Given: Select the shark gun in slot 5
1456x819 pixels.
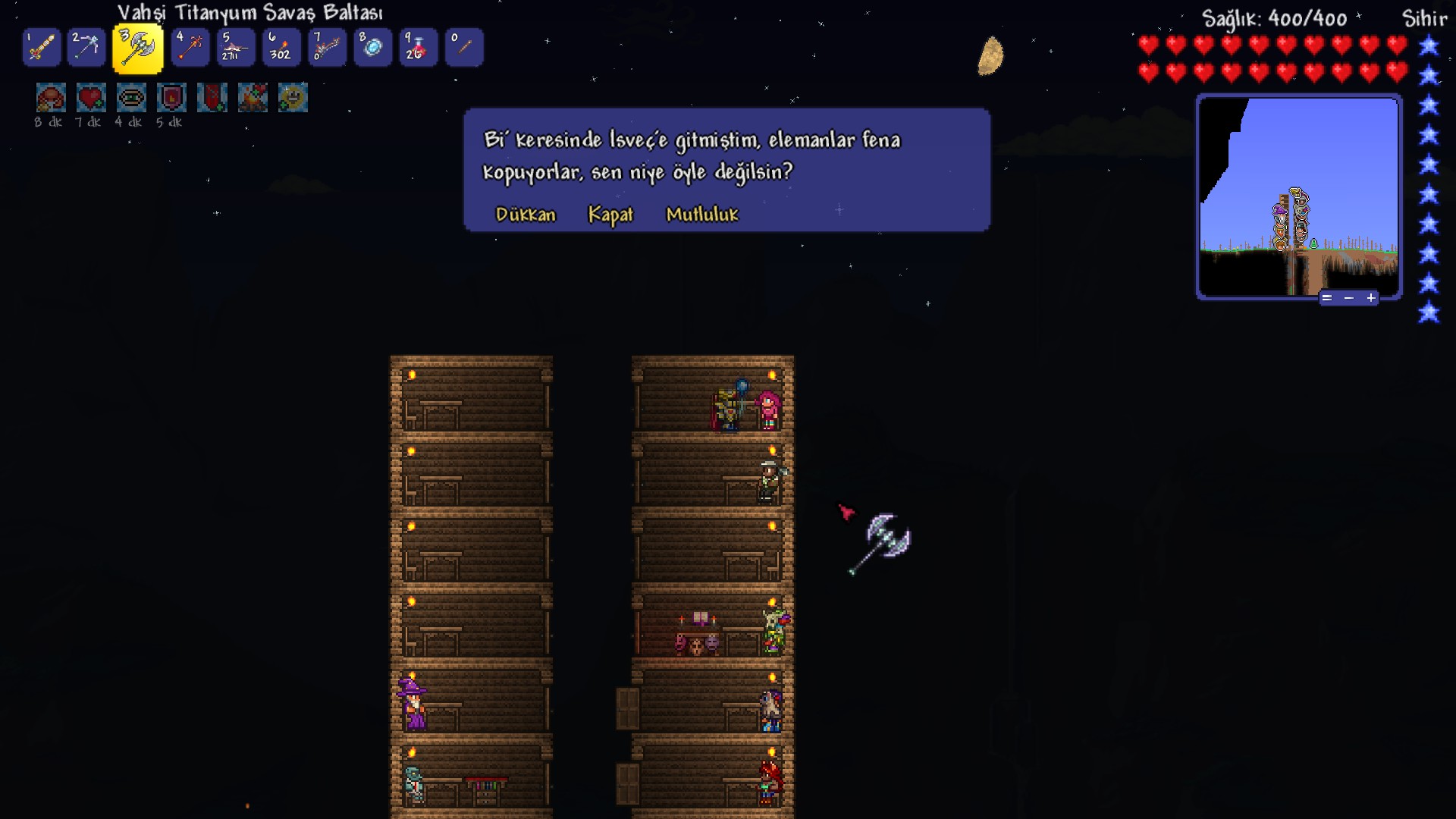Looking at the screenshot, I should (235, 48).
